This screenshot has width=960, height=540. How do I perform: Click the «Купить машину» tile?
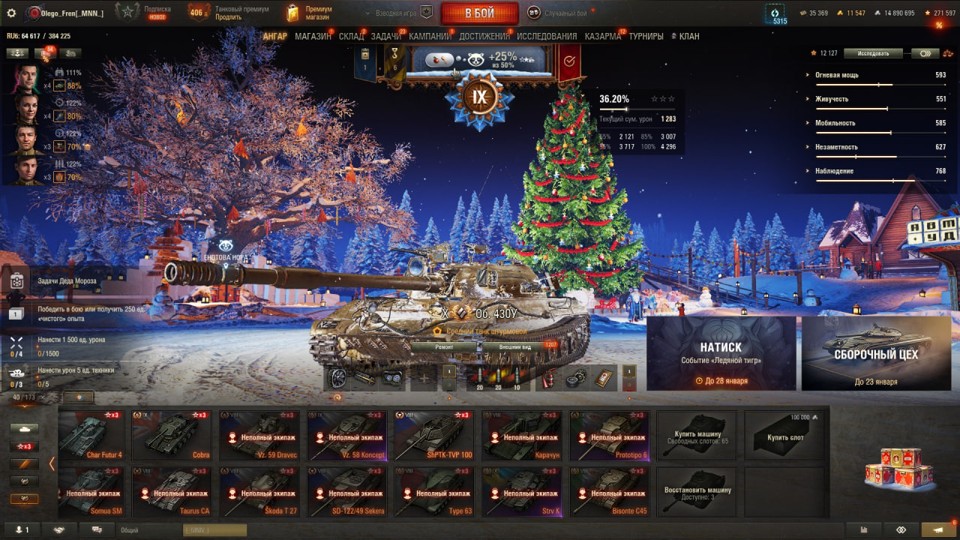tap(696, 434)
